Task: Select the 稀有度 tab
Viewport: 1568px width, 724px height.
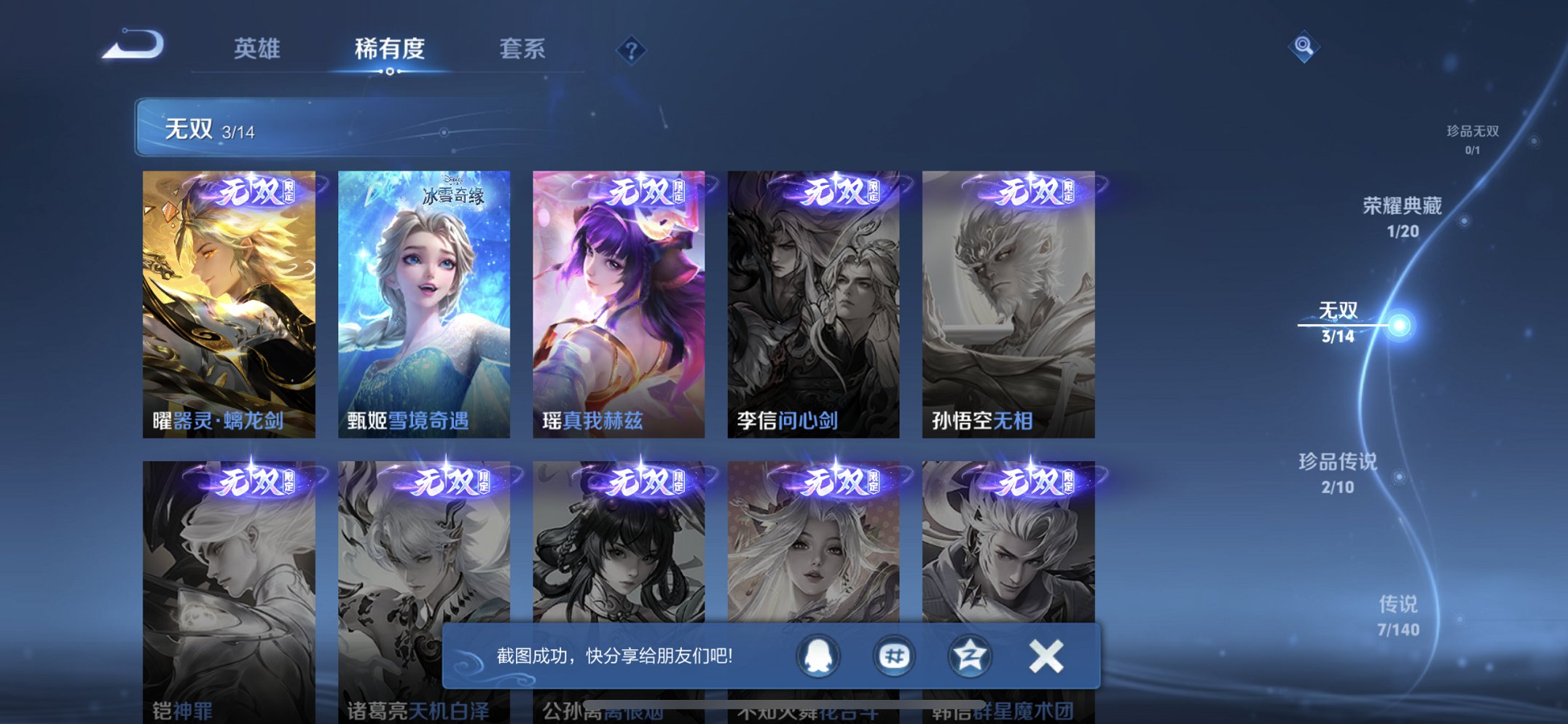Action: (x=390, y=50)
